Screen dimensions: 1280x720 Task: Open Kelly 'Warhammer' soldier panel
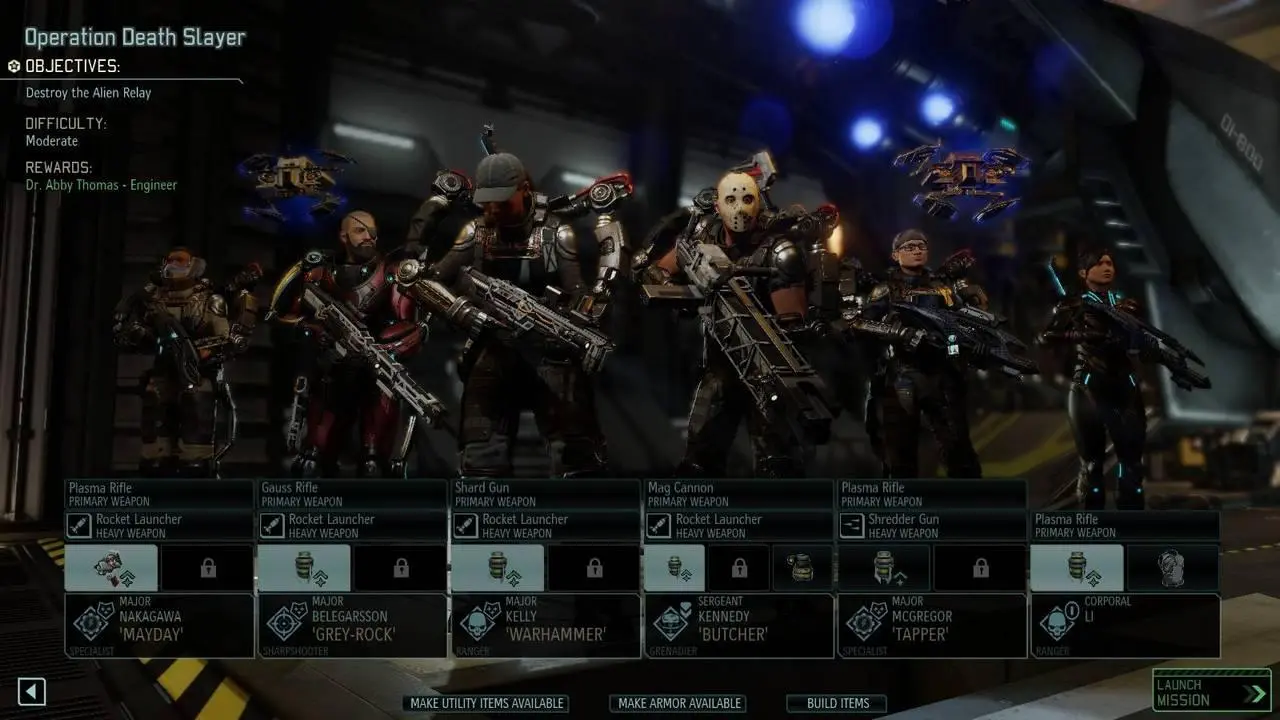pyautogui.click(x=545, y=626)
